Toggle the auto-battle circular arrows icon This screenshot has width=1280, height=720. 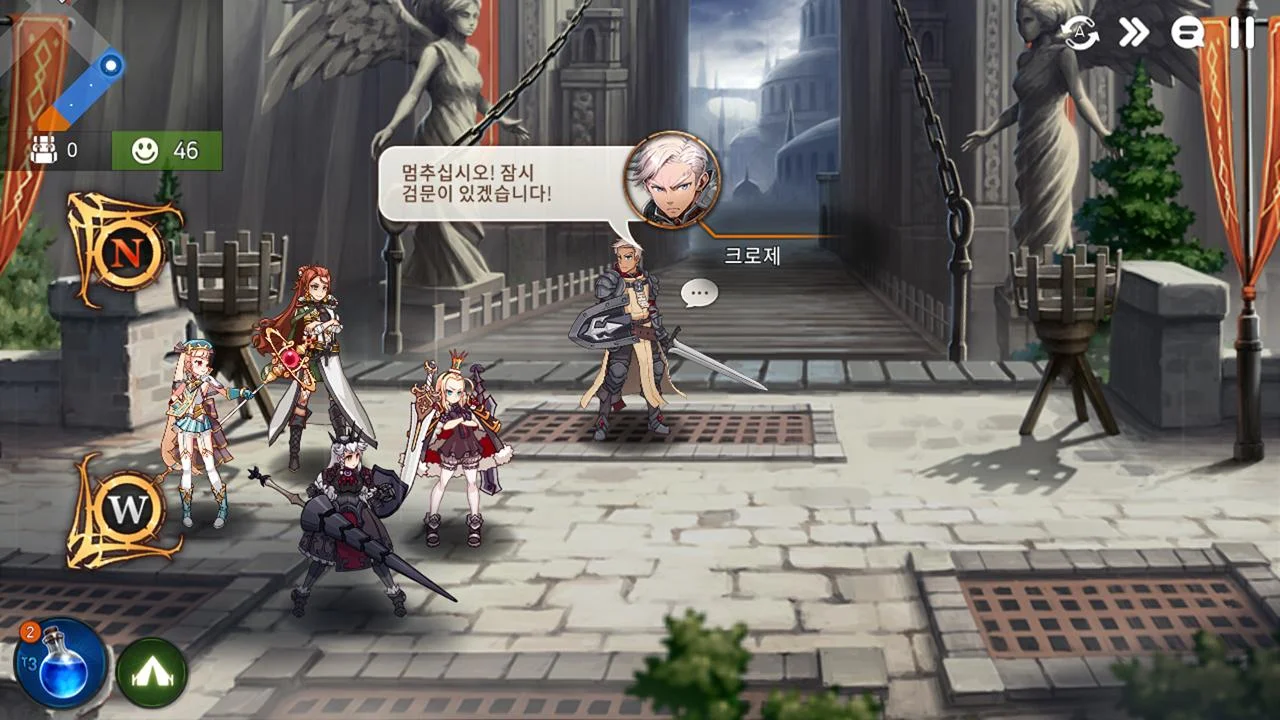pyautogui.click(x=1080, y=33)
